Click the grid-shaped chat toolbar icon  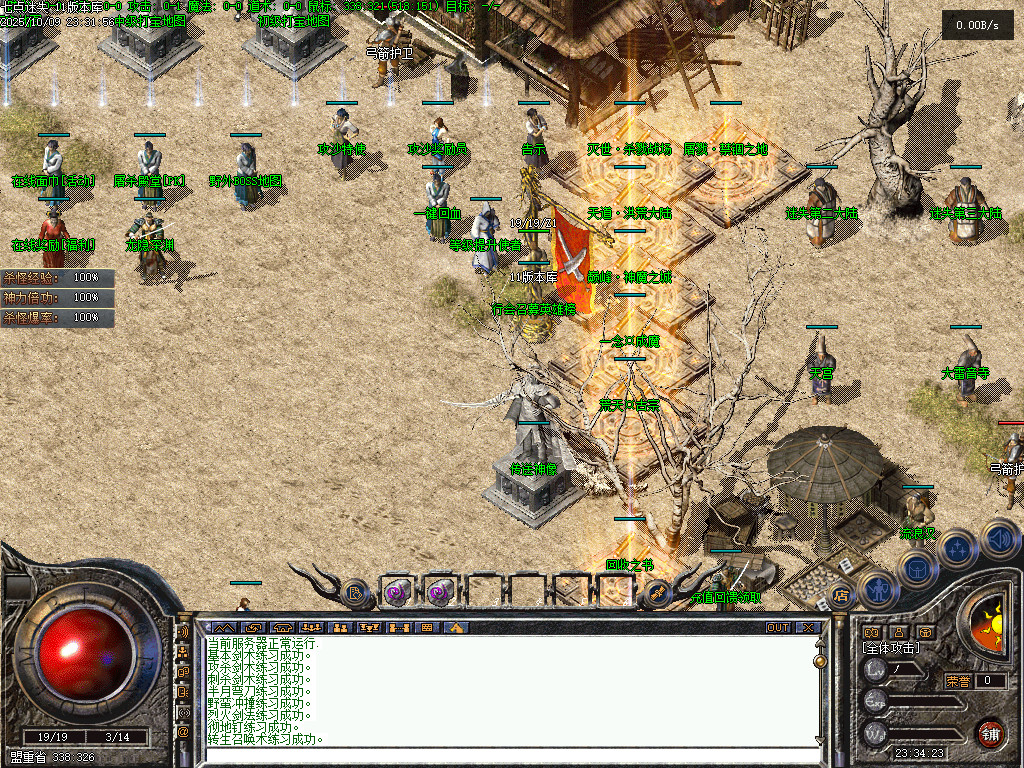(x=427, y=628)
